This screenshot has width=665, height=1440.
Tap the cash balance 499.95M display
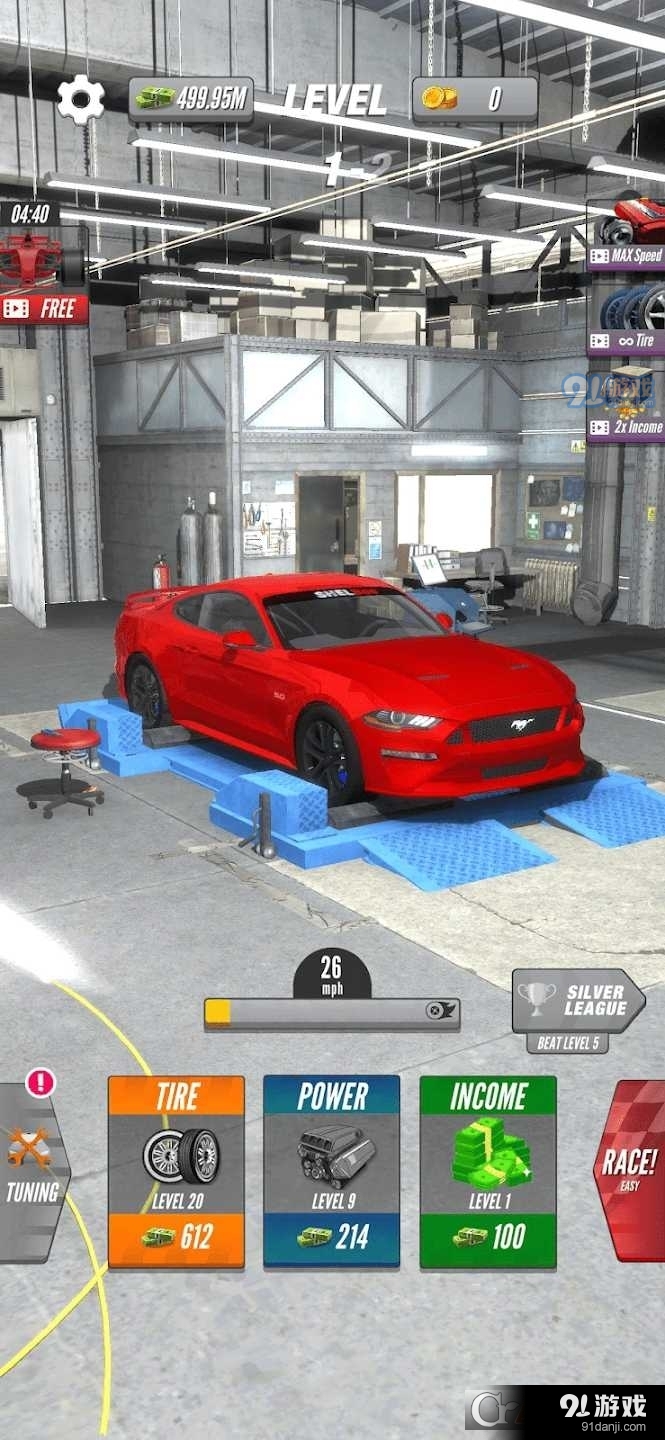coord(190,98)
